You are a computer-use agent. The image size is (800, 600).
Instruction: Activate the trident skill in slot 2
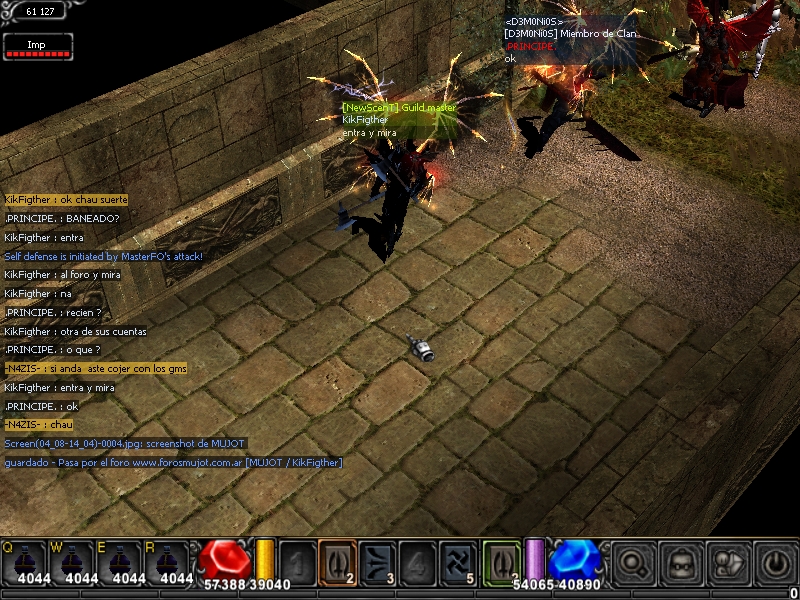[x=337, y=561]
